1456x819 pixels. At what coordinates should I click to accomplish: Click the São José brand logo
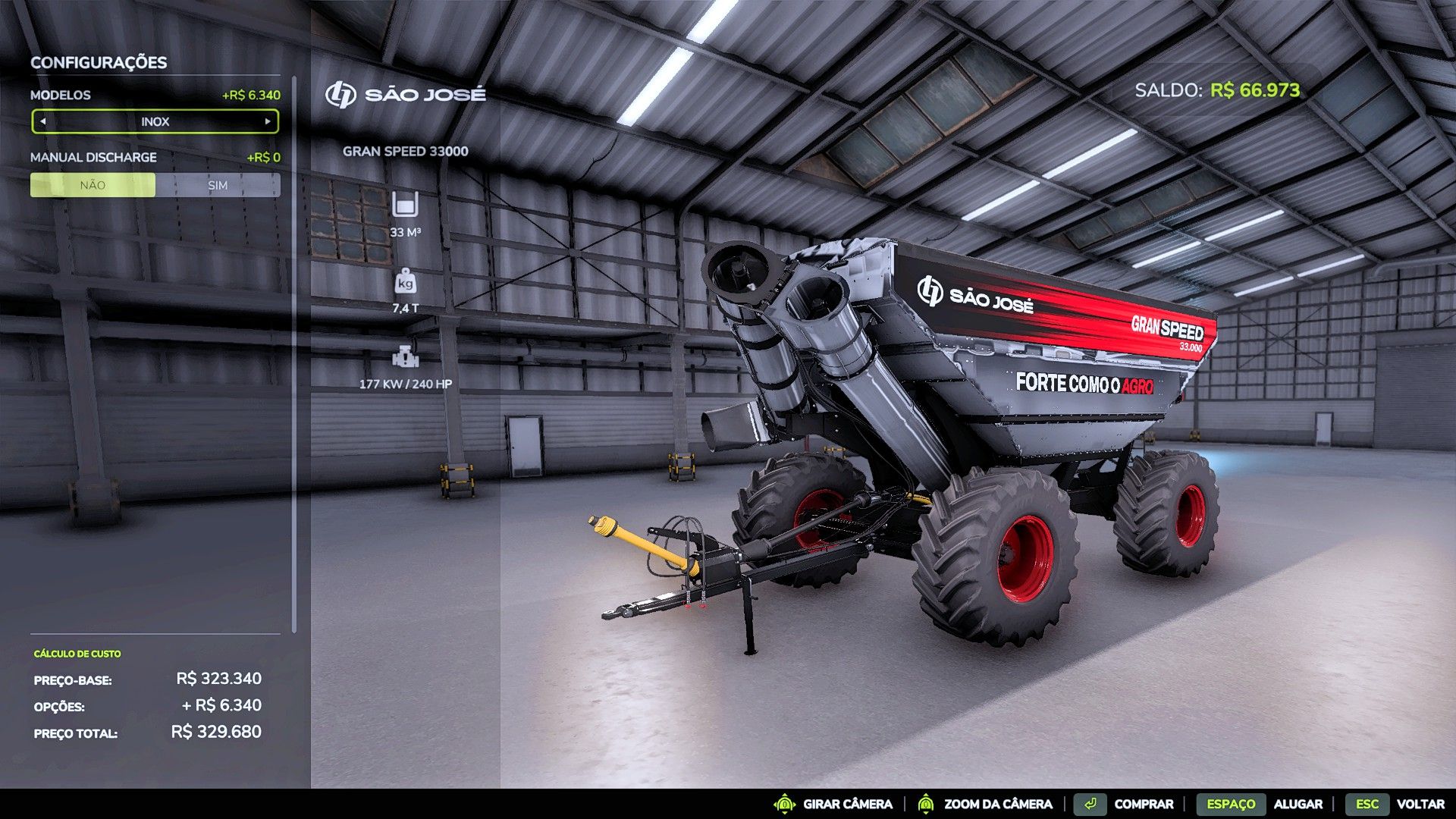pos(340,93)
